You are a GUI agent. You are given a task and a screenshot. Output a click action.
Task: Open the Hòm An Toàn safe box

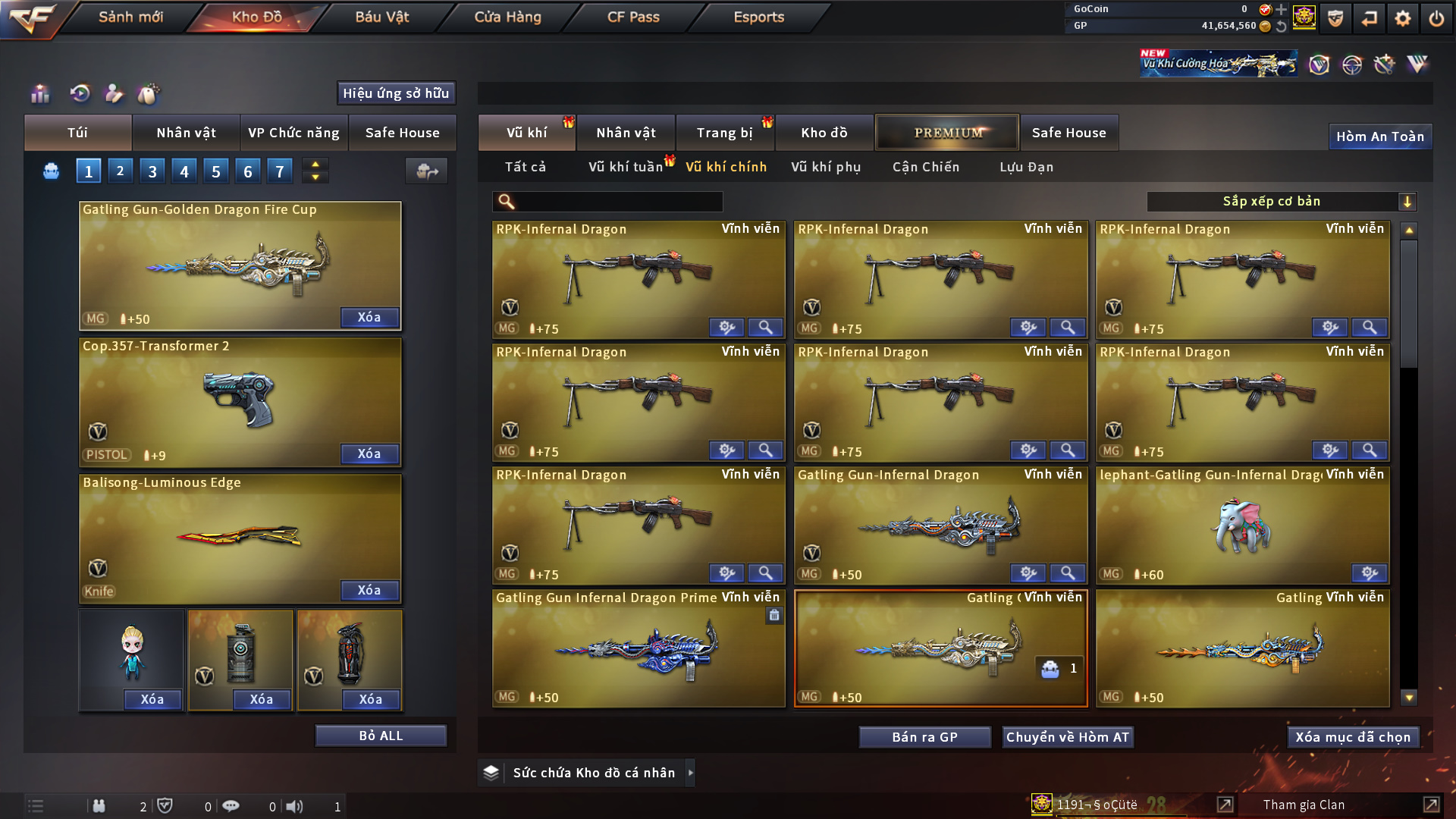(x=1379, y=136)
